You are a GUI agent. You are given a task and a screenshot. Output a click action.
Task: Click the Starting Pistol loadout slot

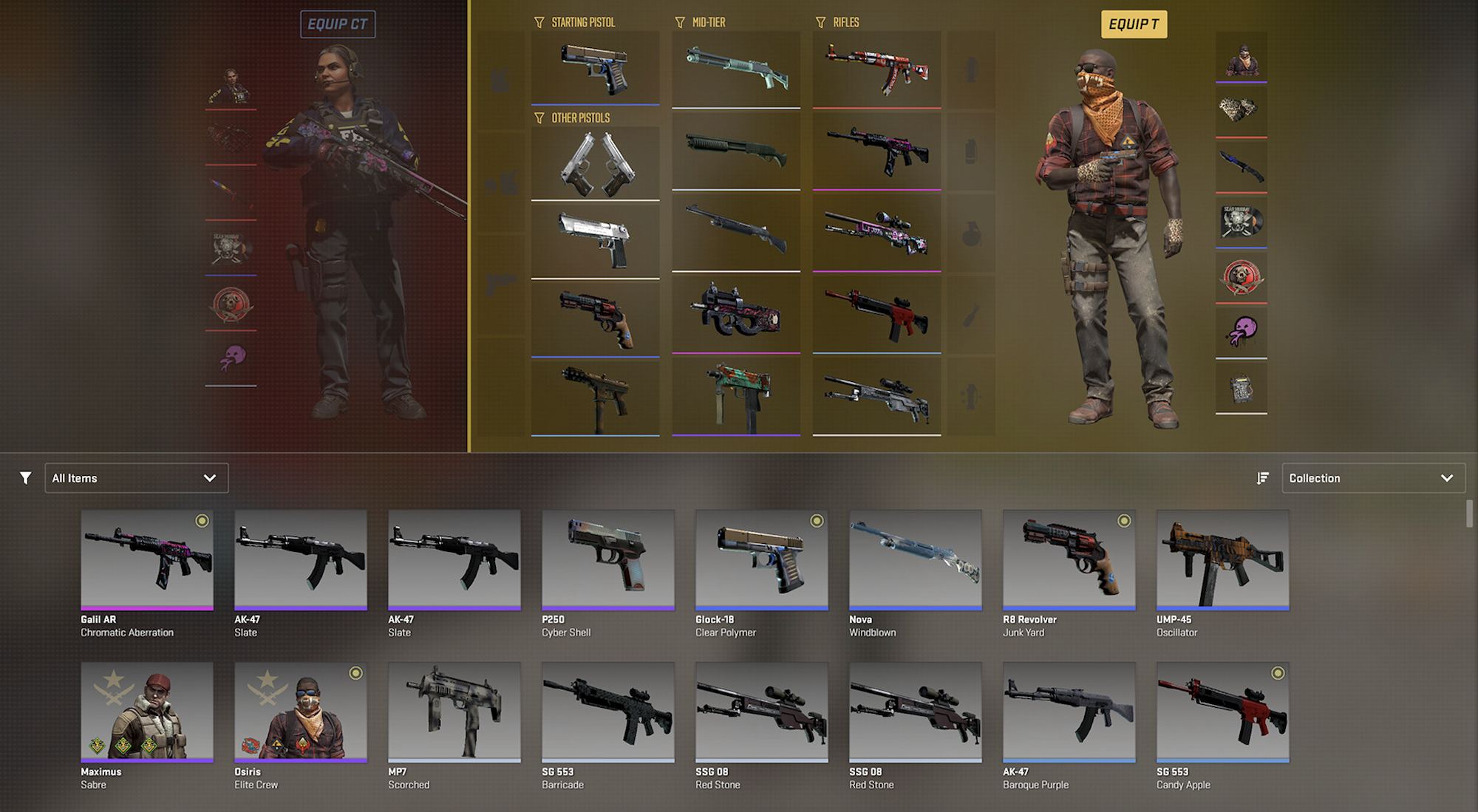tap(595, 68)
